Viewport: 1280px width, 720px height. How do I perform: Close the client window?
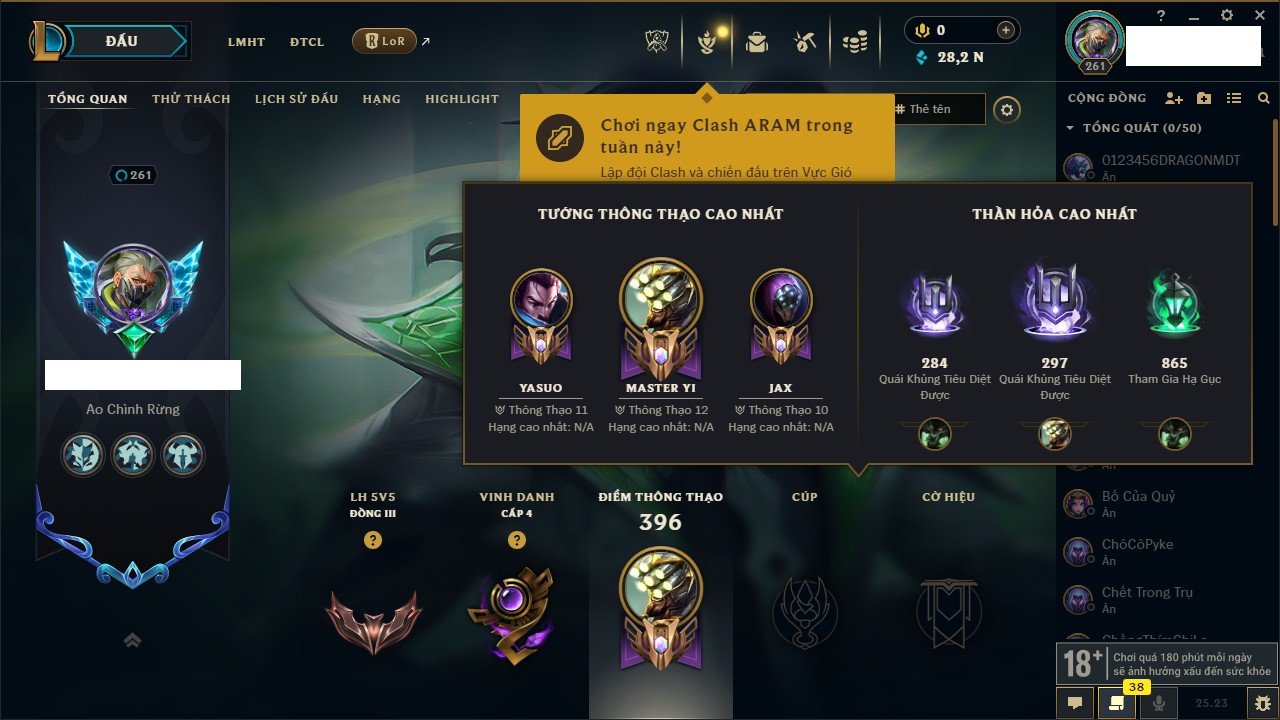(x=1258, y=15)
